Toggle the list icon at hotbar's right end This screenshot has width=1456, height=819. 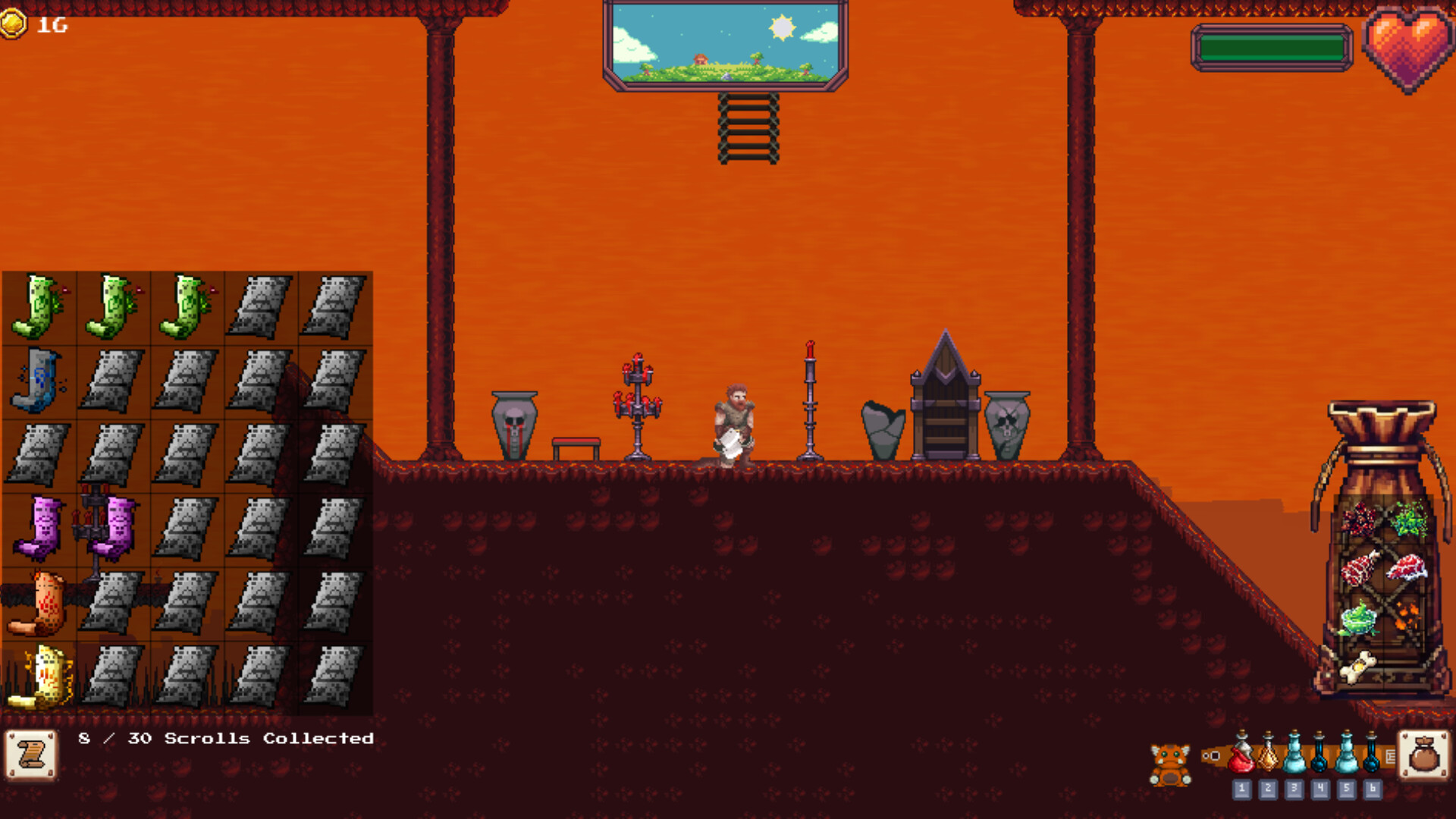pyautogui.click(x=1392, y=756)
